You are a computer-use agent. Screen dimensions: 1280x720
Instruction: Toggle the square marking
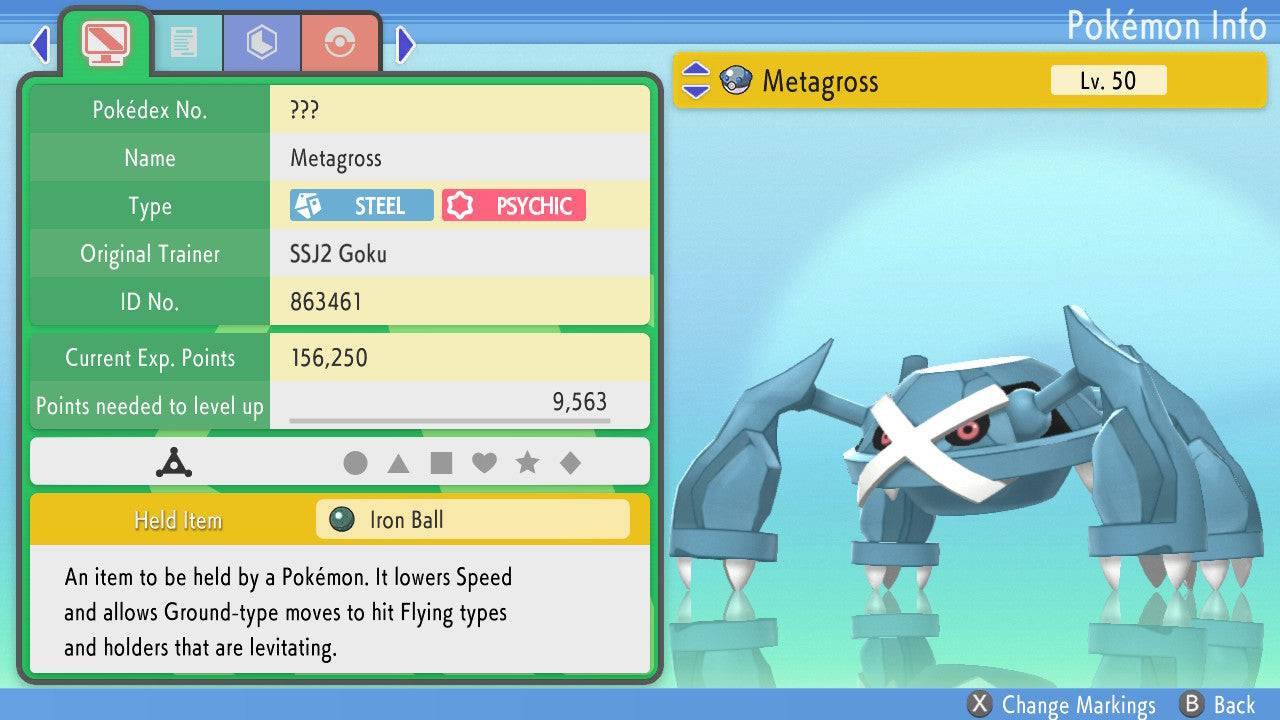(x=441, y=463)
